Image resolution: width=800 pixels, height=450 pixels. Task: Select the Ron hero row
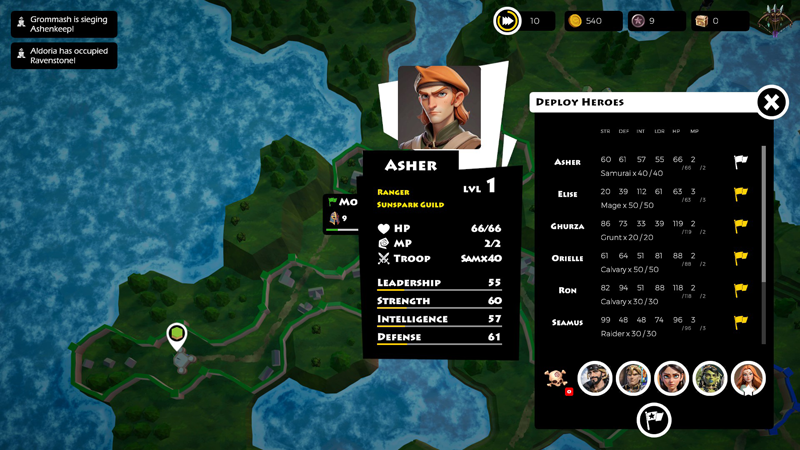(x=567, y=290)
